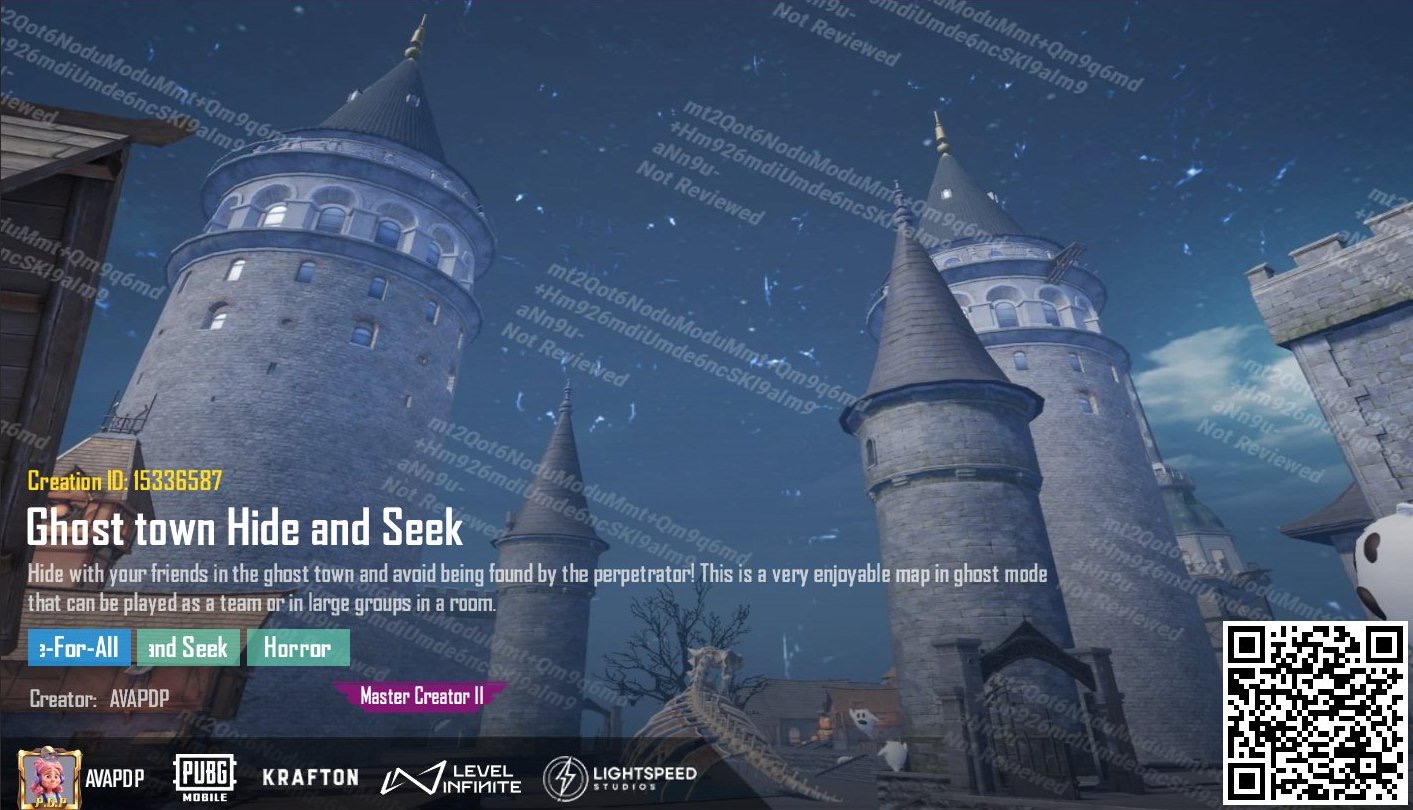Click the PUBG Mobile logo

tap(205, 777)
